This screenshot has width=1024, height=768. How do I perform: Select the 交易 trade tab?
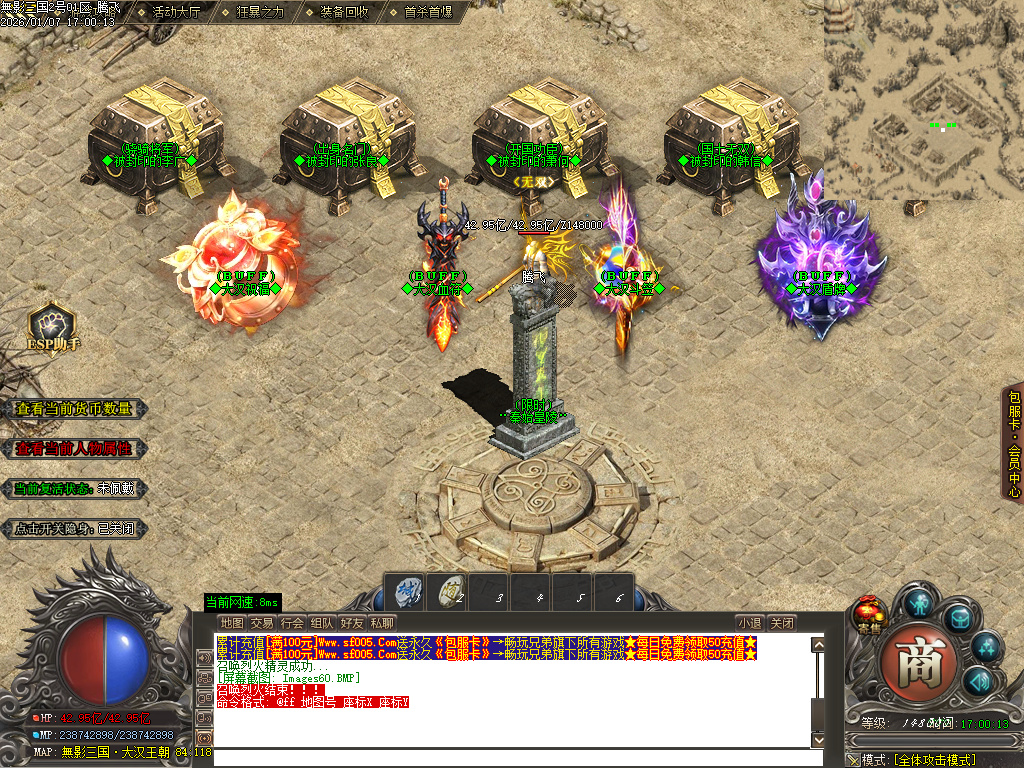[262, 623]
